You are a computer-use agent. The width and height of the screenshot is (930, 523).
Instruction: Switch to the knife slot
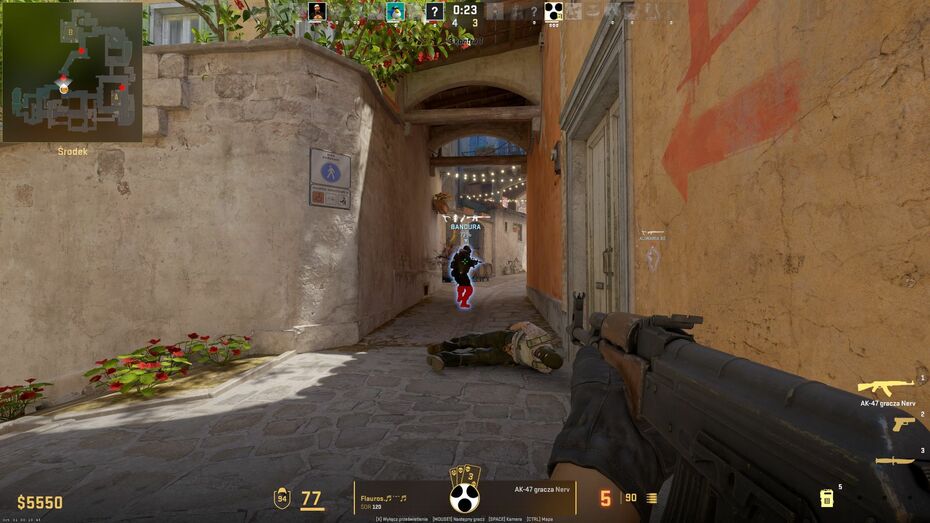point(893,461)
